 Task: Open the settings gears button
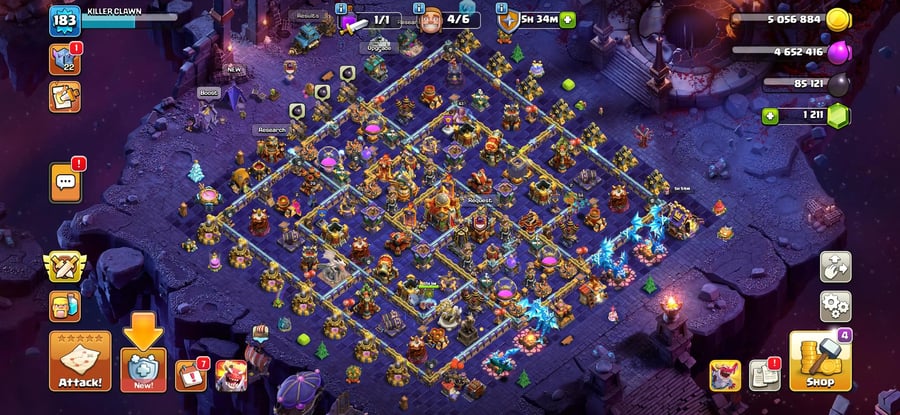click(835, 305)
